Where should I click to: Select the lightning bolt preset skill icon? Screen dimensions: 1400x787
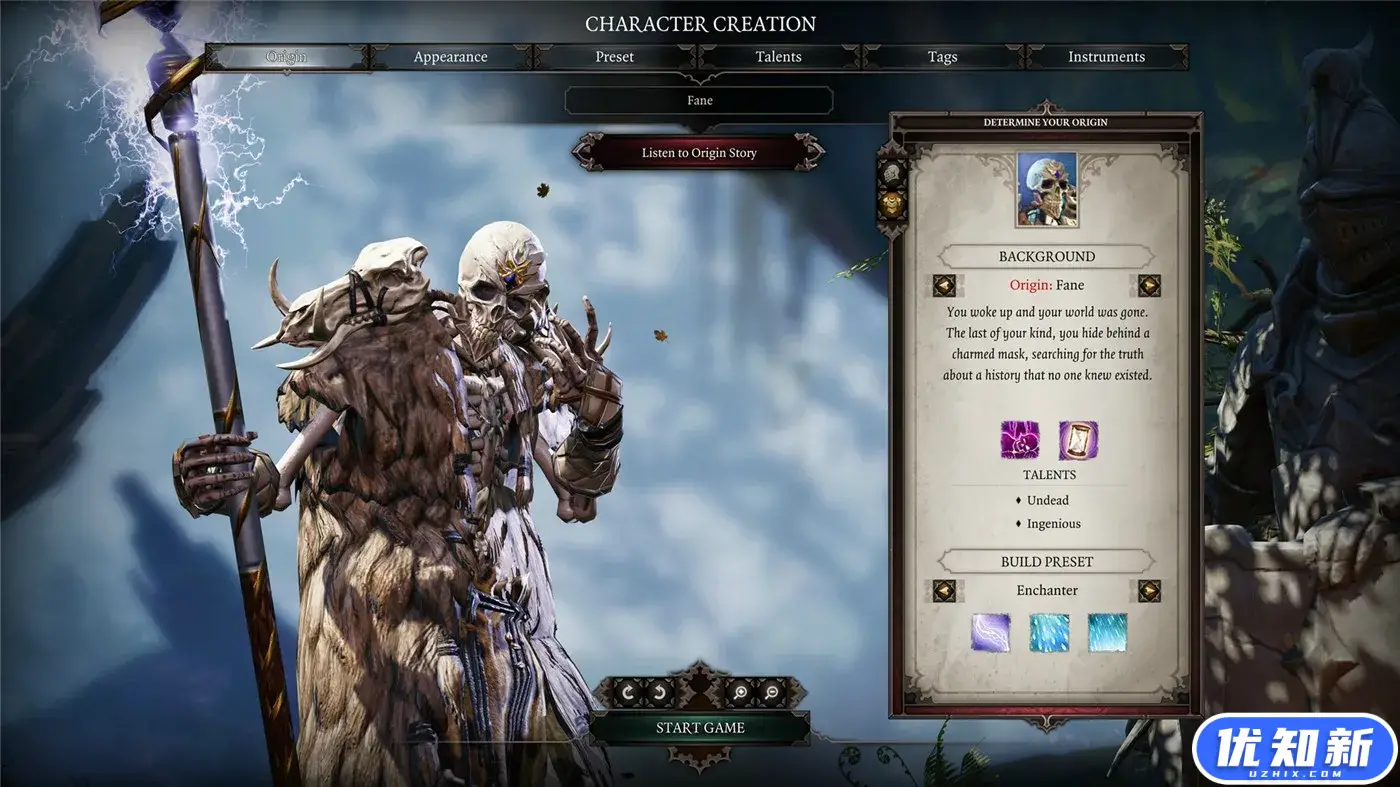(x=990, y=632)
